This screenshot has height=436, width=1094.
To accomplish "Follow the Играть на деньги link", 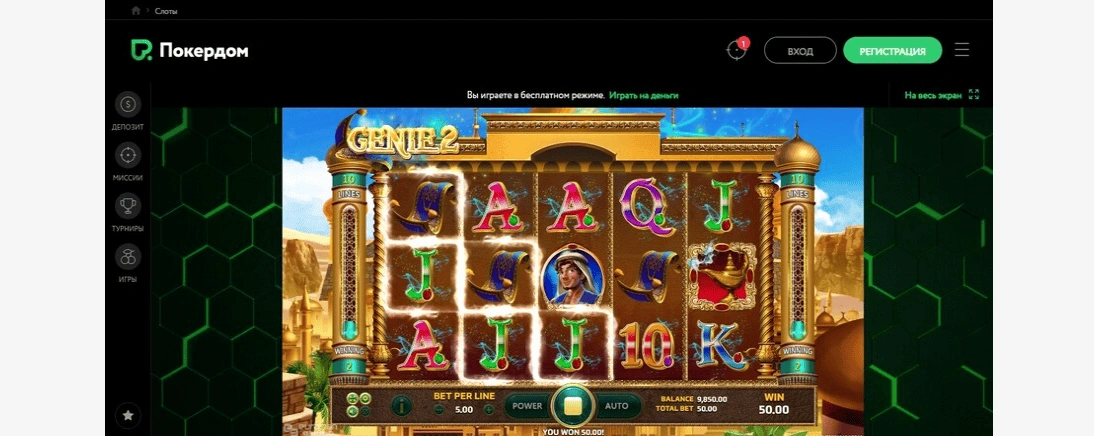I will 644,95.
